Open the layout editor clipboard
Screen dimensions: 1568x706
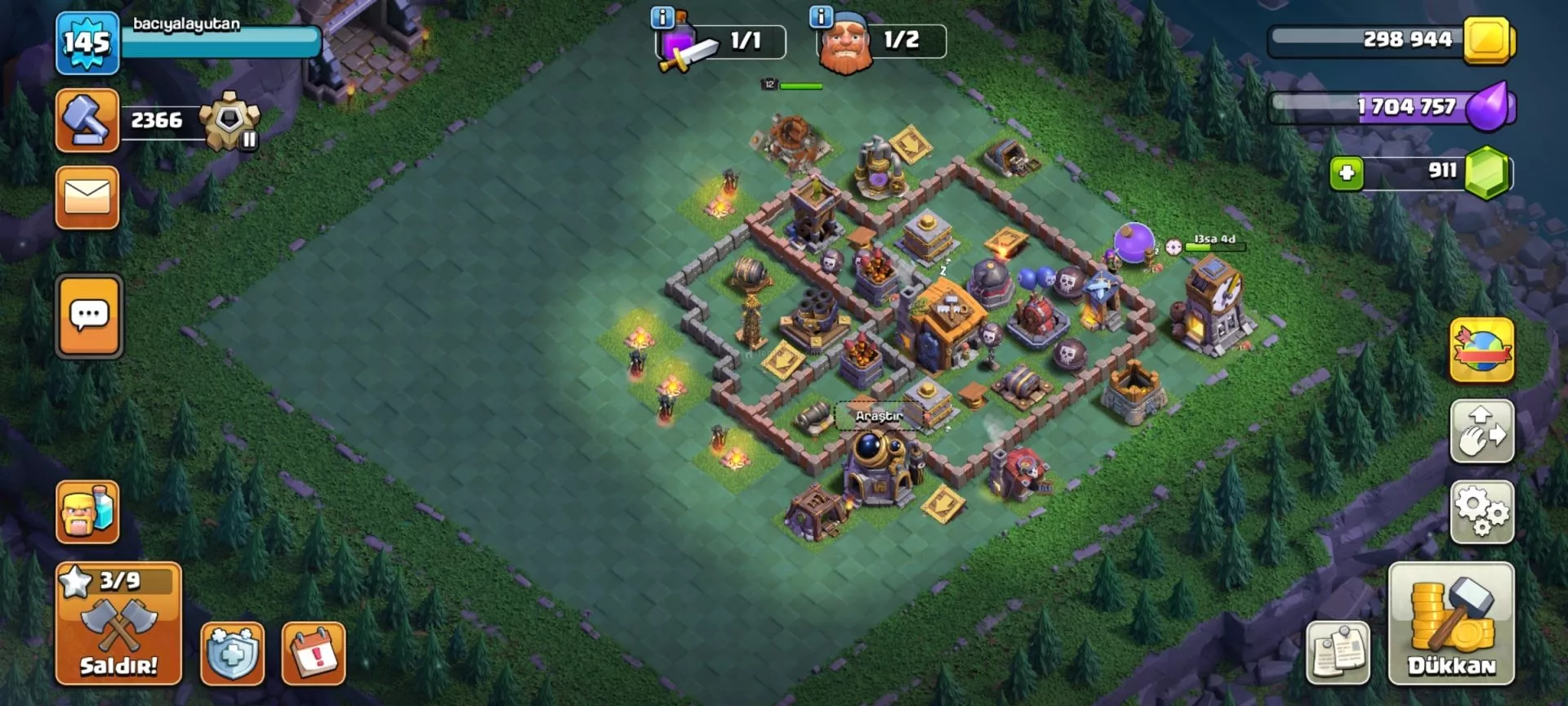[x=1338, y=653]
